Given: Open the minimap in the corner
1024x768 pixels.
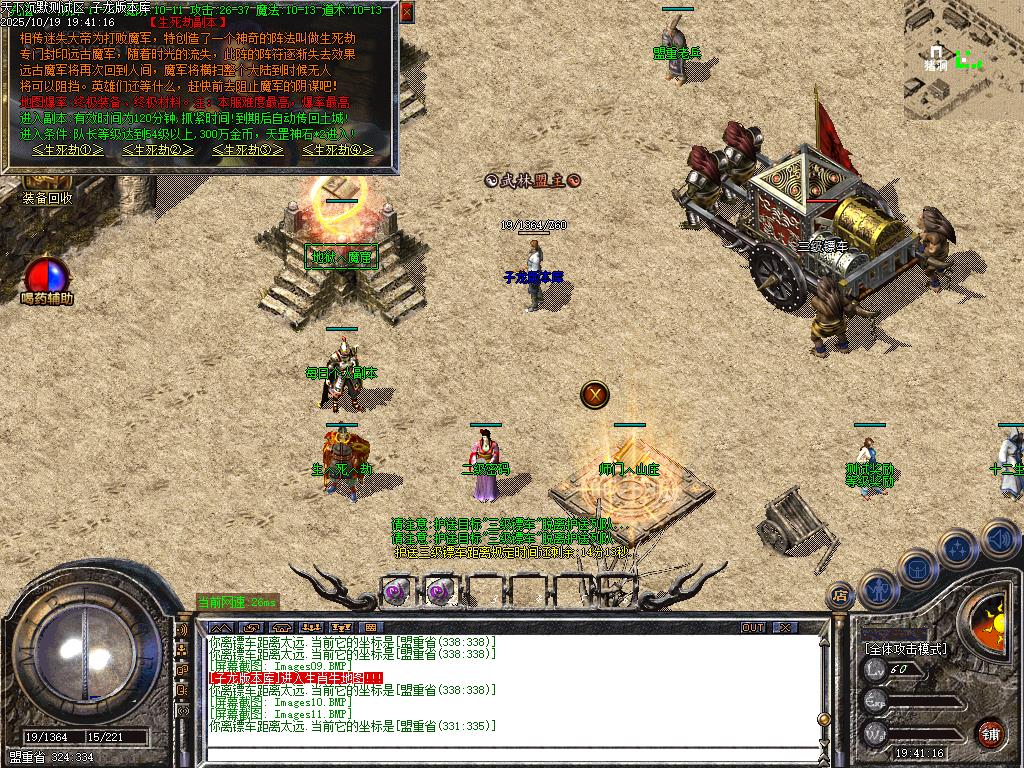Looking at the screenshot, I should coord(963,58).
